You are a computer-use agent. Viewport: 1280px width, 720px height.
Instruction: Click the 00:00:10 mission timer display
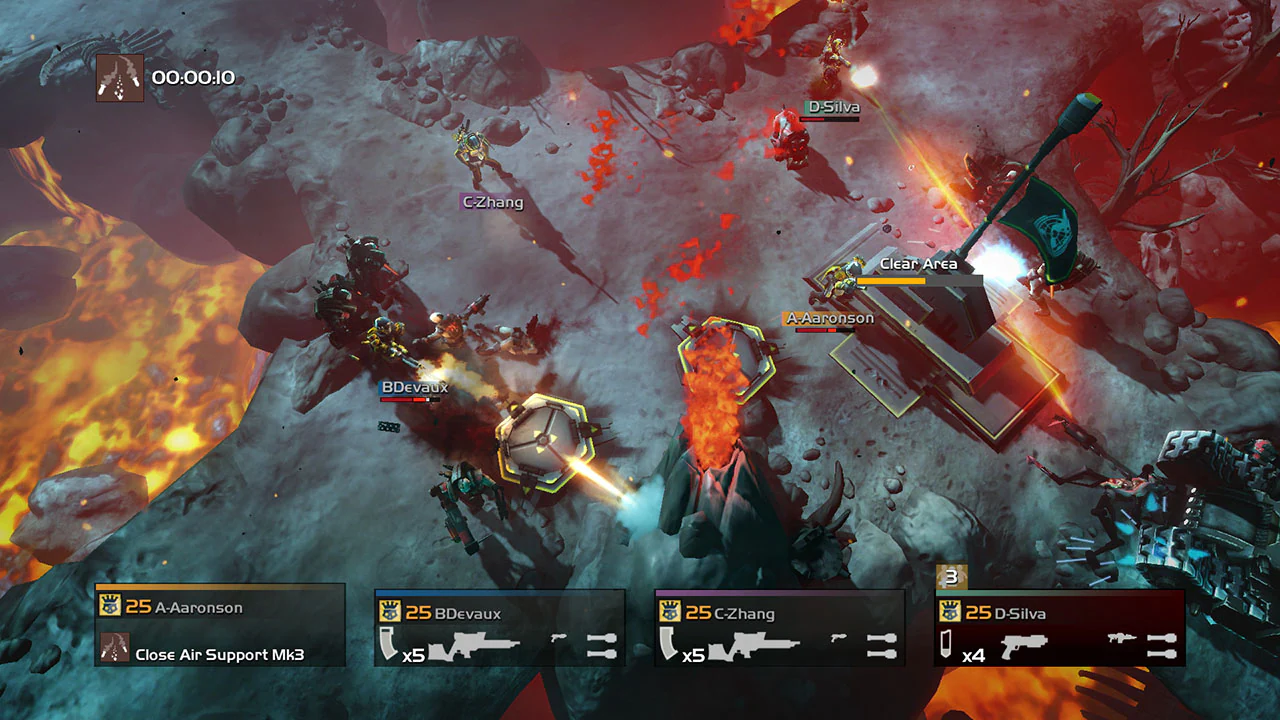[x=193, y=76]
